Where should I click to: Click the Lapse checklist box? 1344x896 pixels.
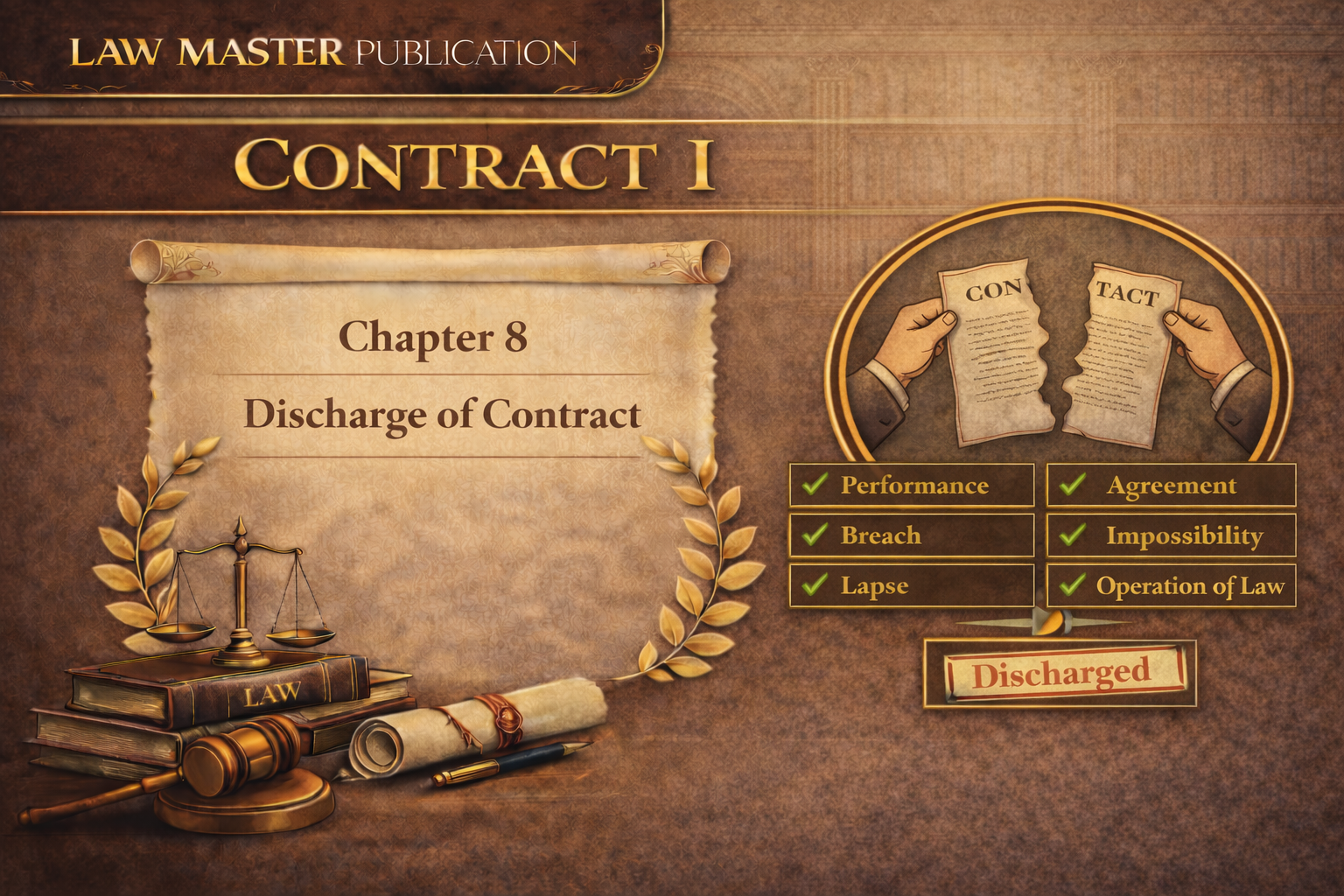(912, 585)
